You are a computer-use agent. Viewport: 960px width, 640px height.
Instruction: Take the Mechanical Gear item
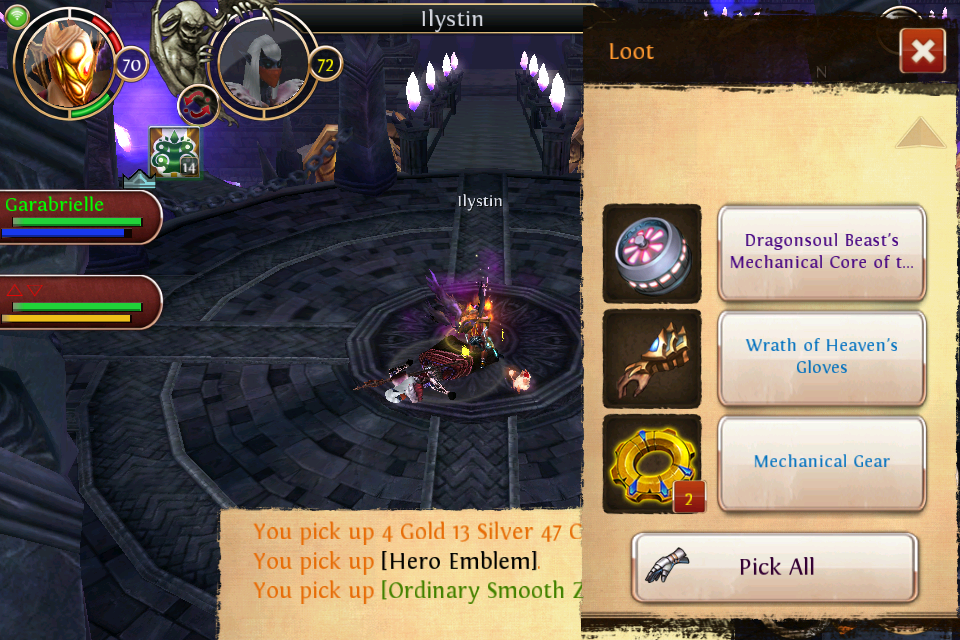821,462
